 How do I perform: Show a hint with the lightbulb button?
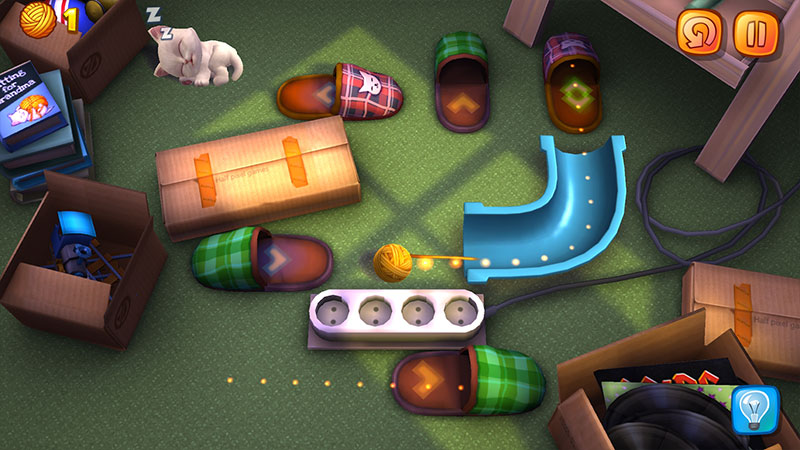(x=755, y=409)
